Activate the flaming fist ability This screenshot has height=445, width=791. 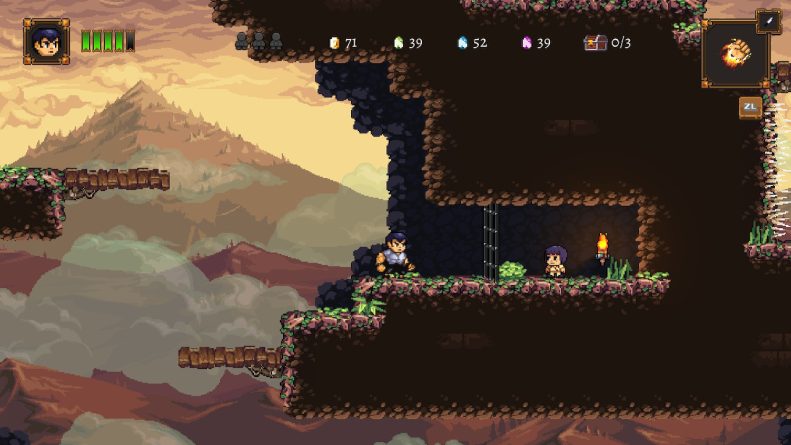735,54
